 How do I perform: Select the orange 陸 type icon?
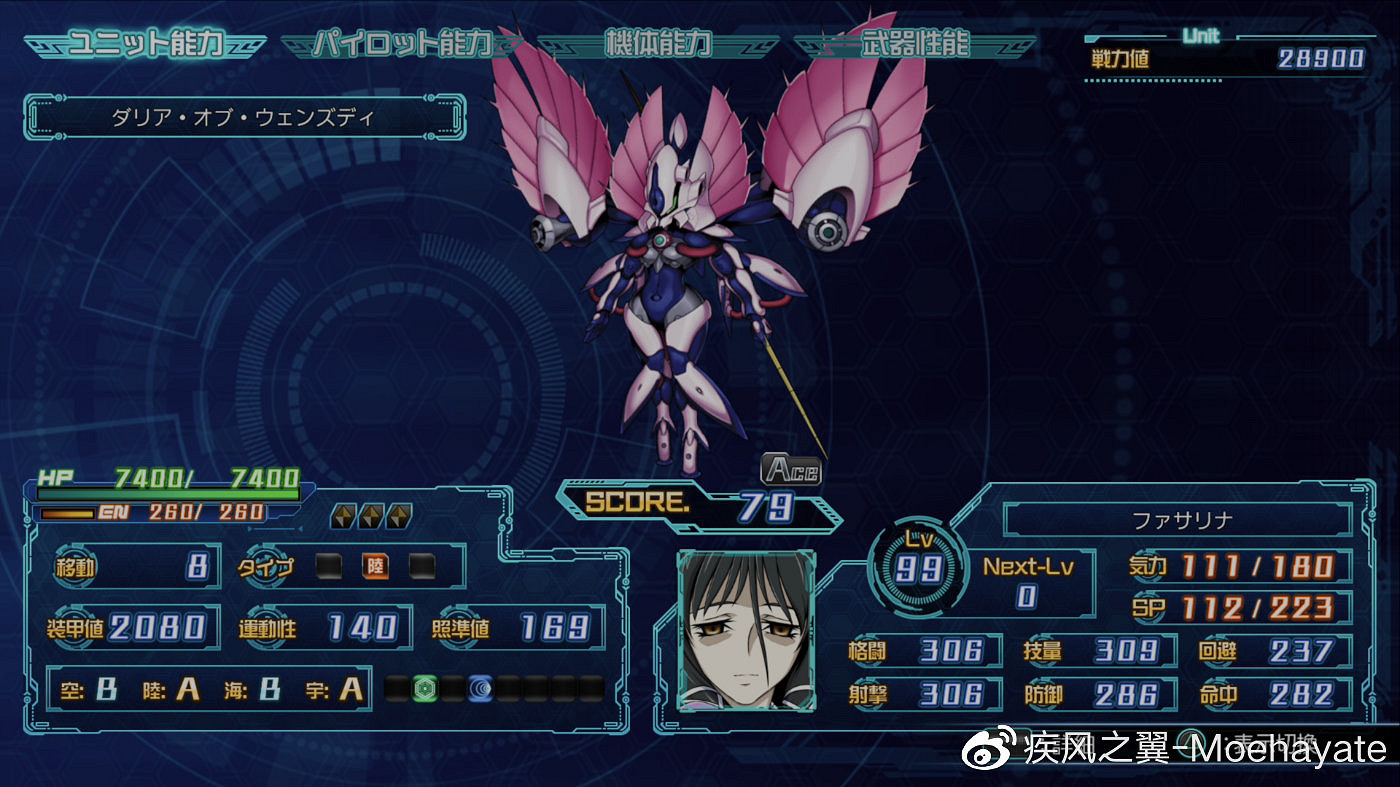374,567
